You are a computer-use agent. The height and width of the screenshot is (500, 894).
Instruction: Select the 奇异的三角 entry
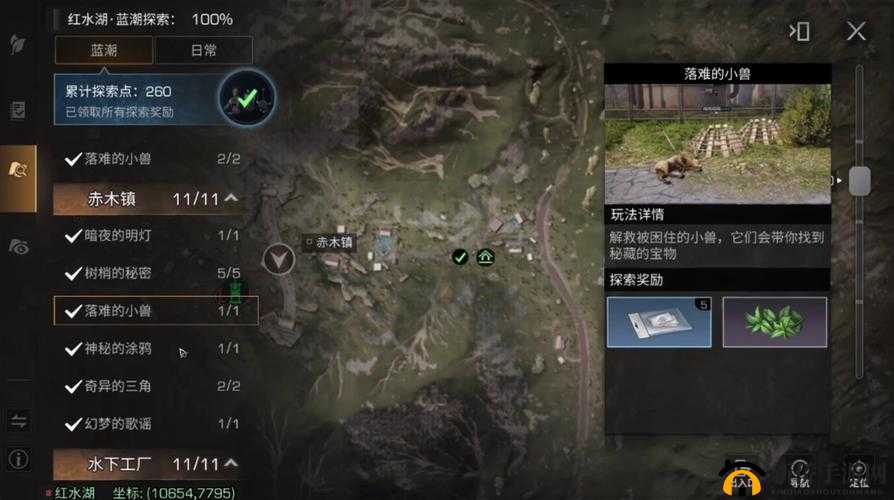(155, 386)
